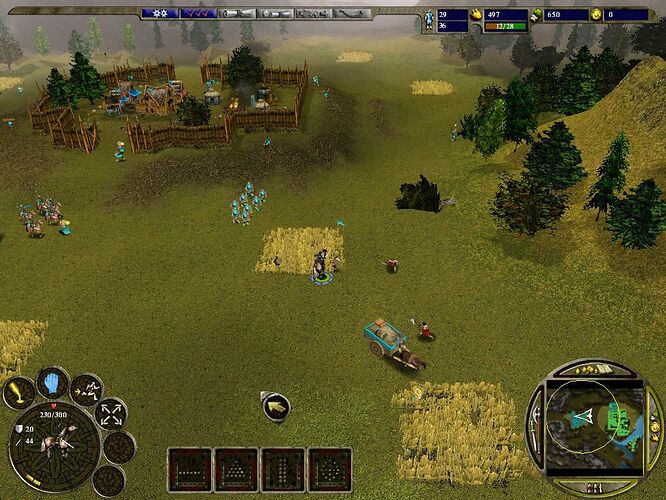
Task: Select the horse-drawn supply cart unit
Action: (x=388, y=338)
